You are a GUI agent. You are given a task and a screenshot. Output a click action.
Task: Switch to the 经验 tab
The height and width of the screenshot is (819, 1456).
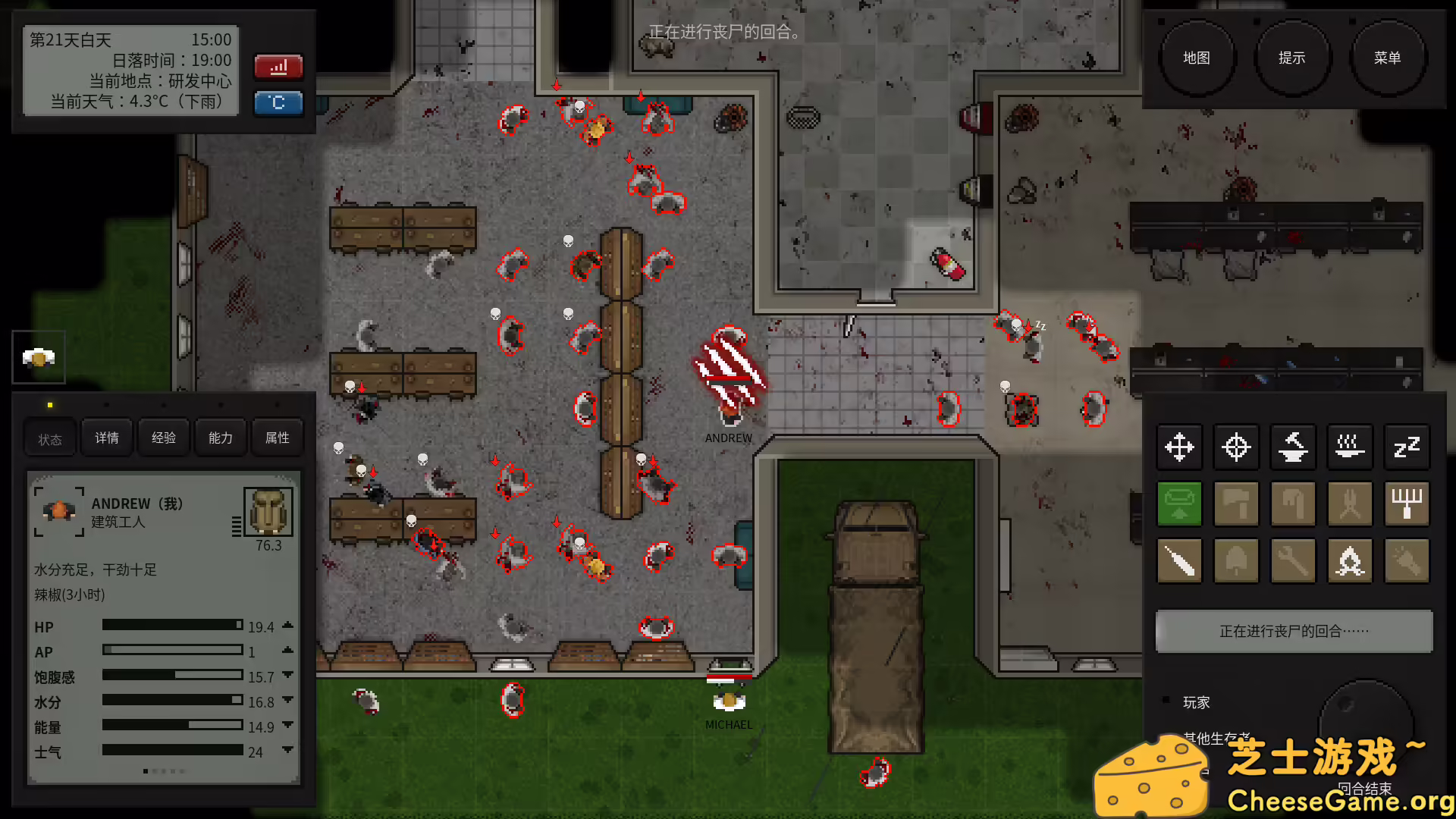click(x=163, y=438)
